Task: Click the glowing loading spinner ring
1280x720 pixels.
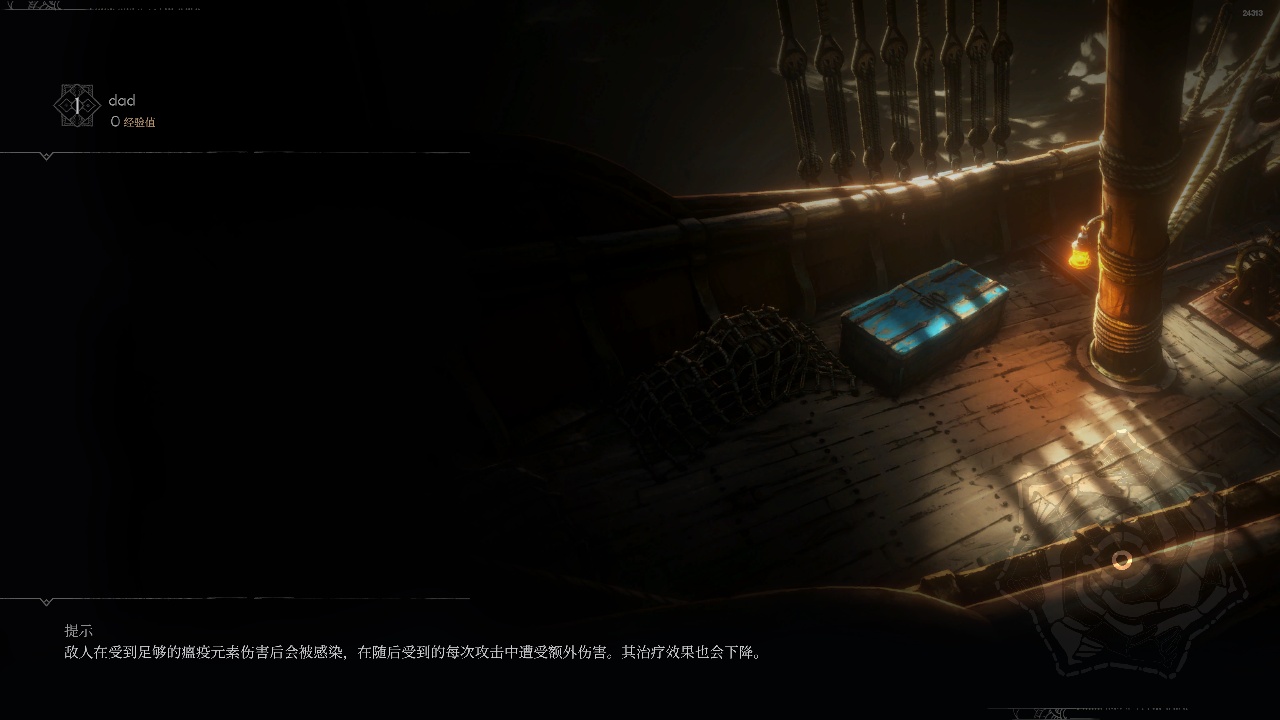Action: pos(1122,561)
